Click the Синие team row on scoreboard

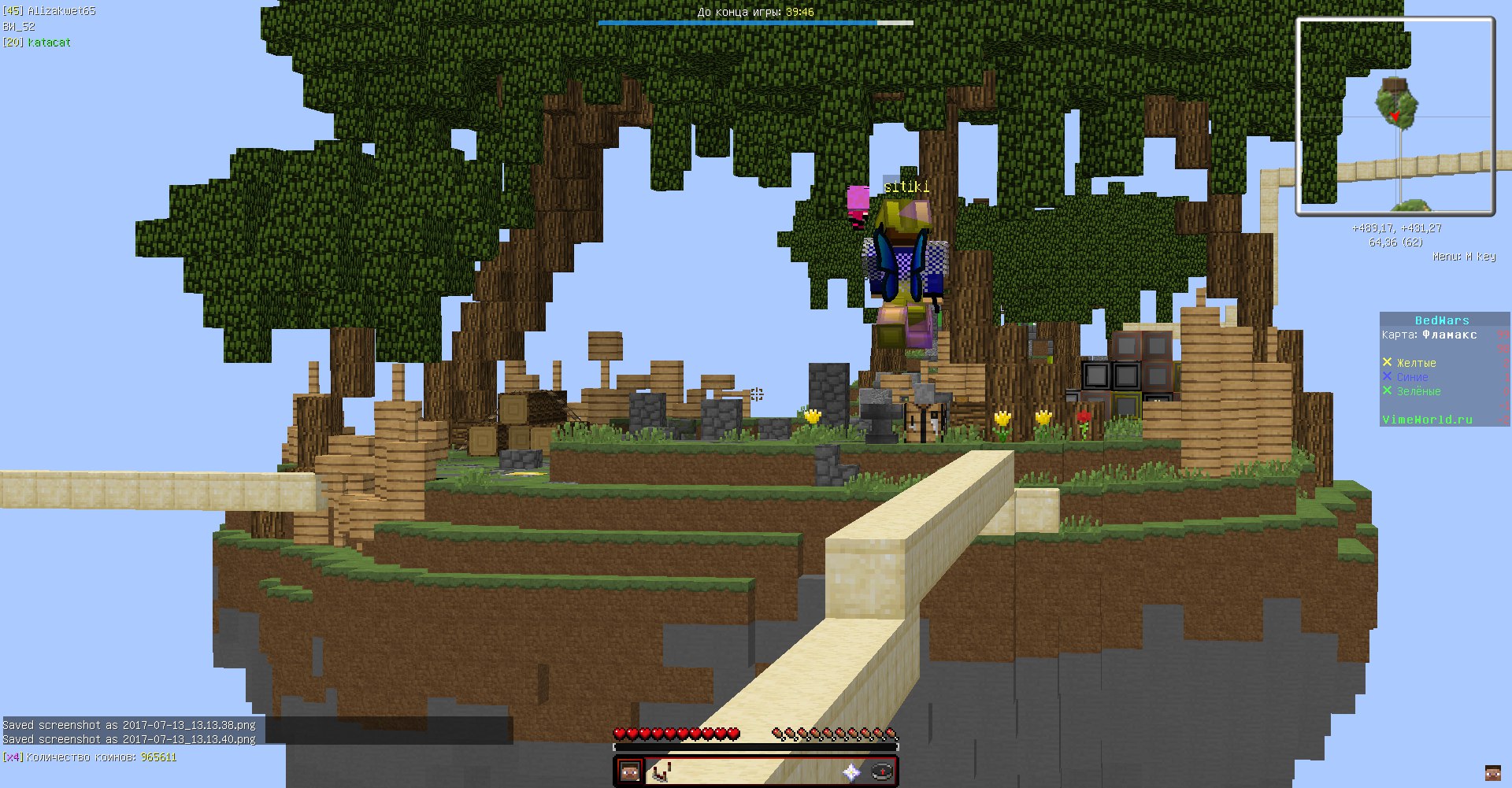(1412, 377)
